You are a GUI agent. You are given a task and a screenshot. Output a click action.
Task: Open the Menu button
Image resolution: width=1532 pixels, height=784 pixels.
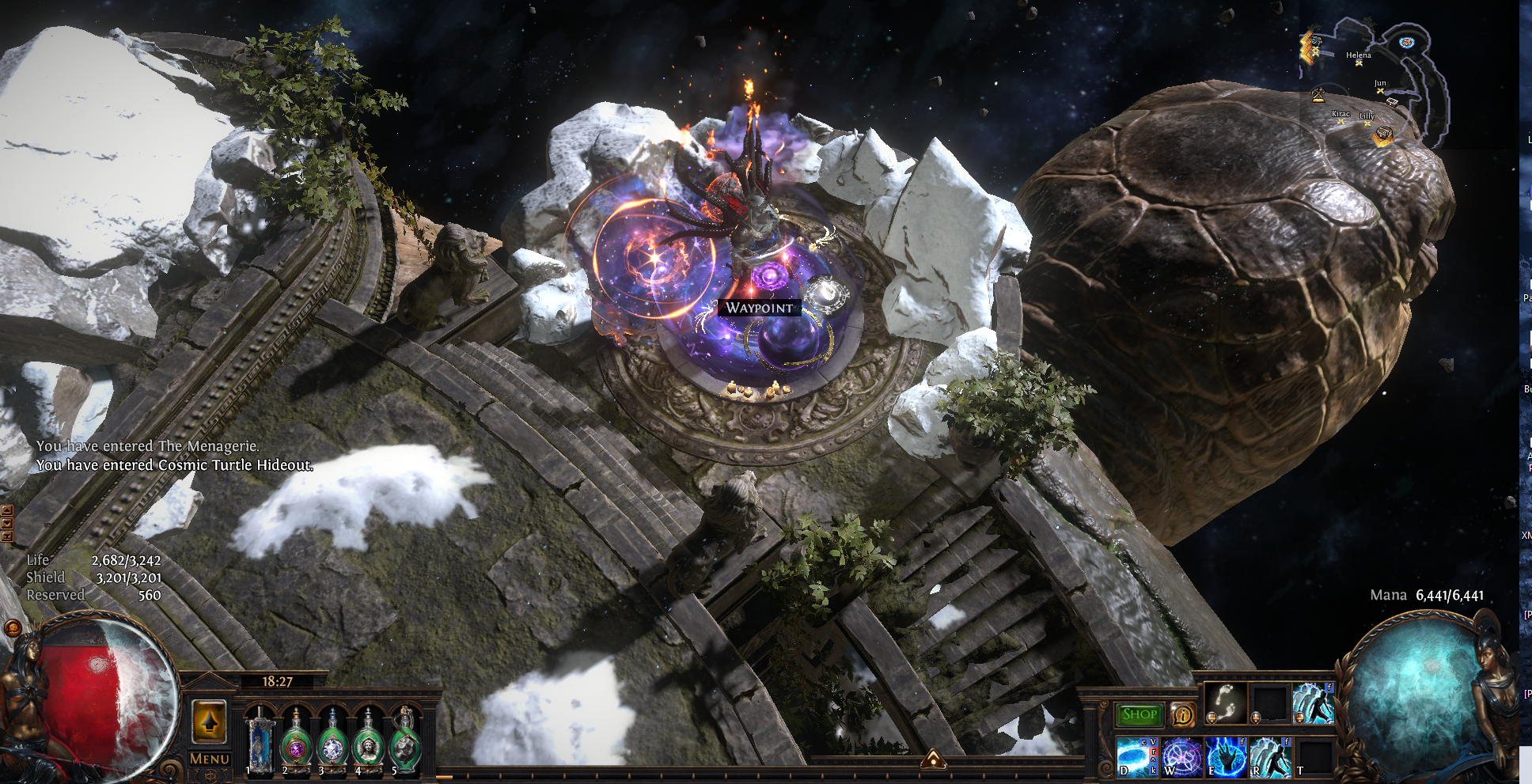tap(210, 759)
